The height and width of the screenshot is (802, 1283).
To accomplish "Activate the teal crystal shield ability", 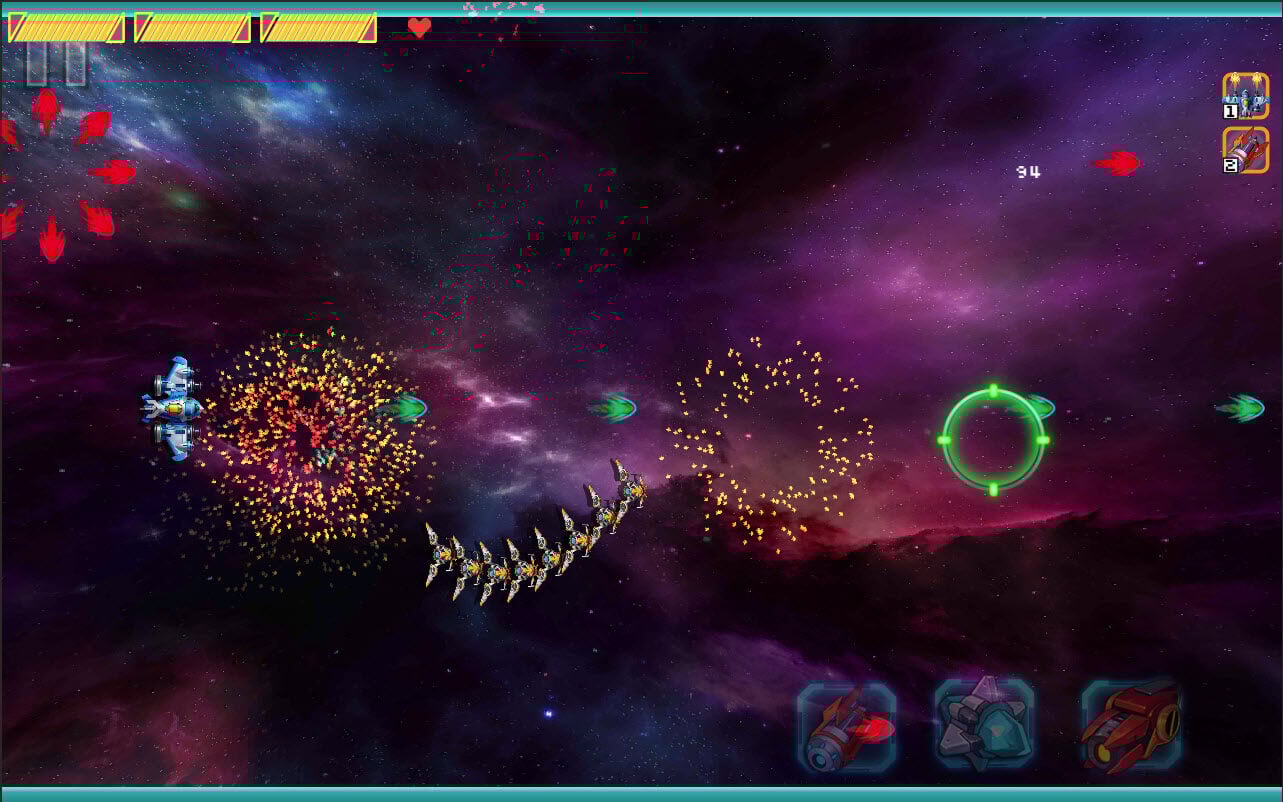I will pos(984,723).
